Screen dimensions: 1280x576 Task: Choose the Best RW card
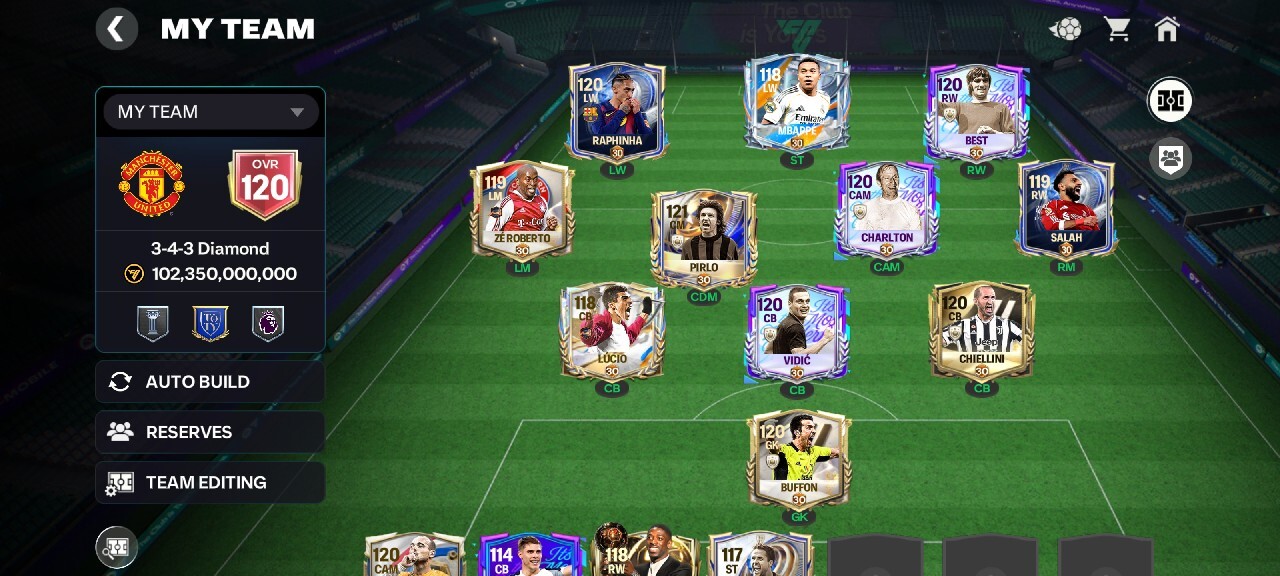[977, 112]
